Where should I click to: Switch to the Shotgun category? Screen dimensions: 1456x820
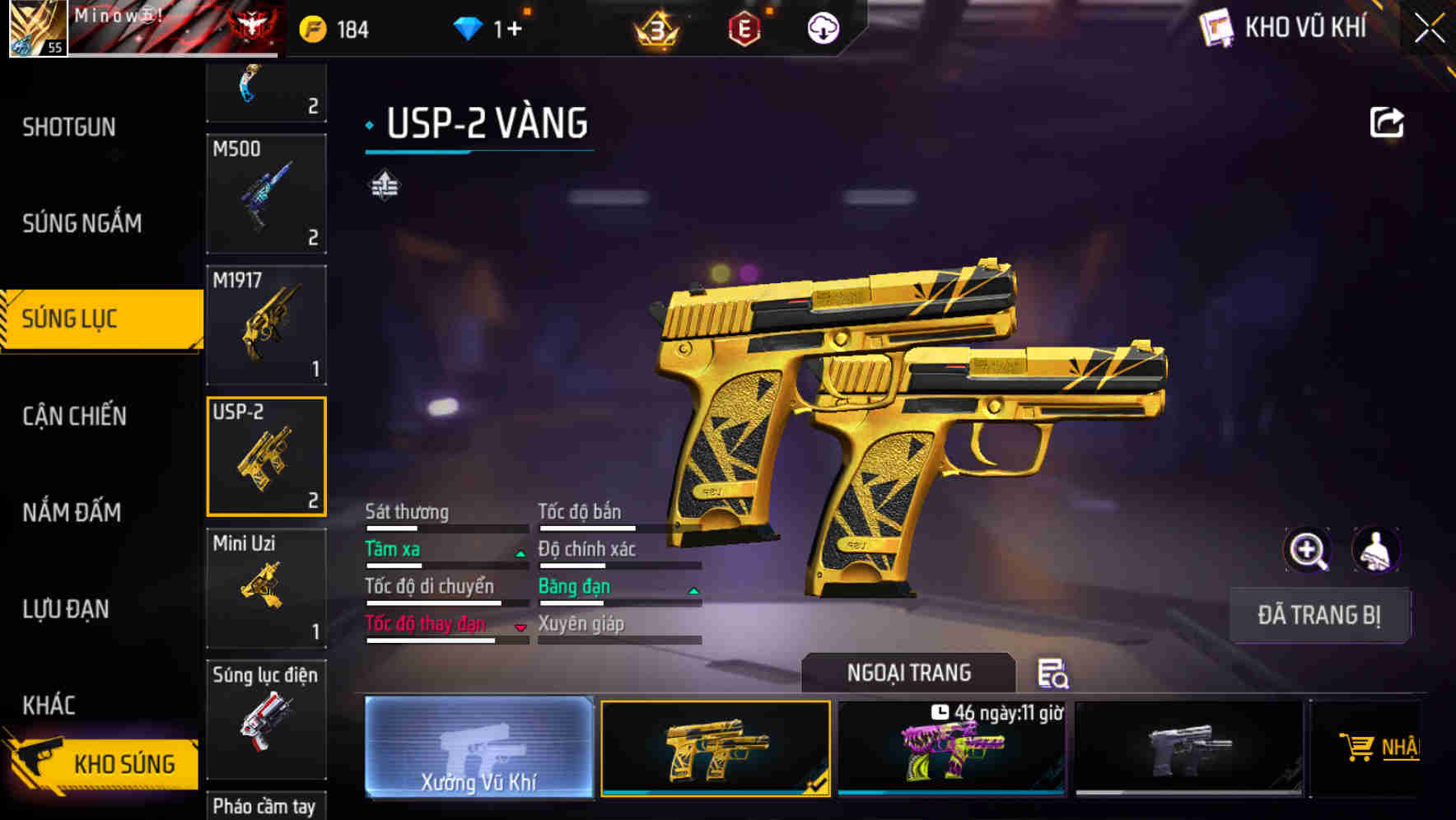(x=69, y=128)
